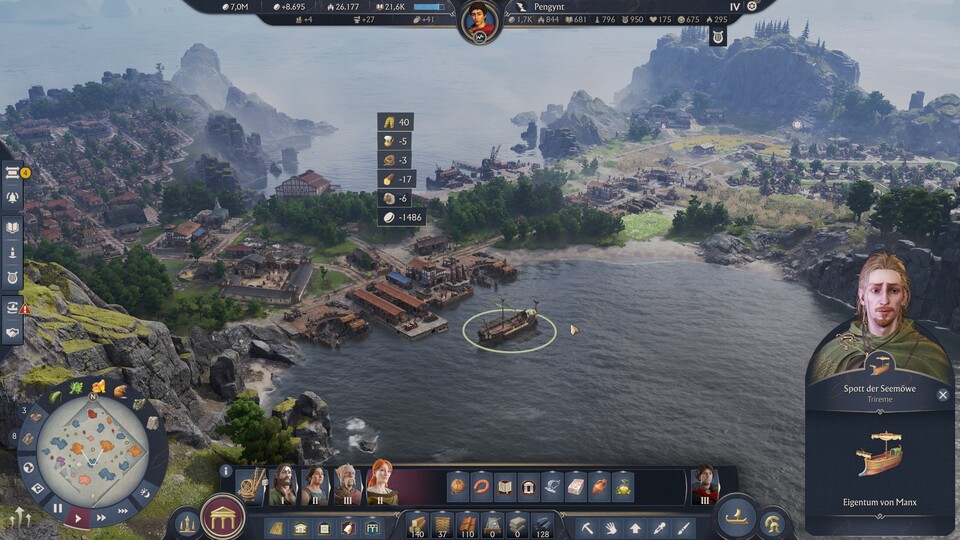Close the Spott der Seemöwe ship panel
Viewport: 960px width, 540px height.
942,395
